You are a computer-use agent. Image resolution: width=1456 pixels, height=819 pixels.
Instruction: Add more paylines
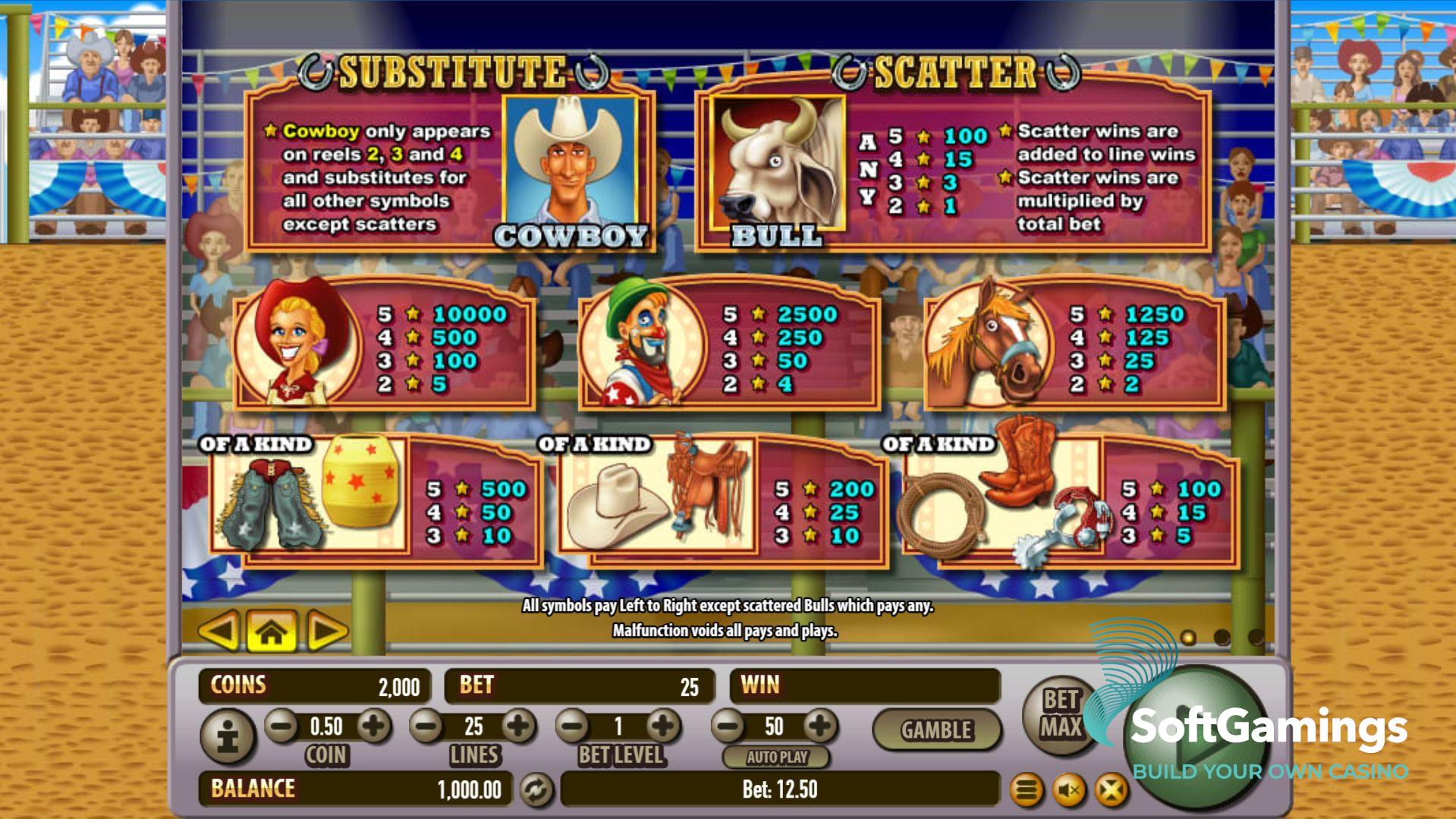(519, 726)
